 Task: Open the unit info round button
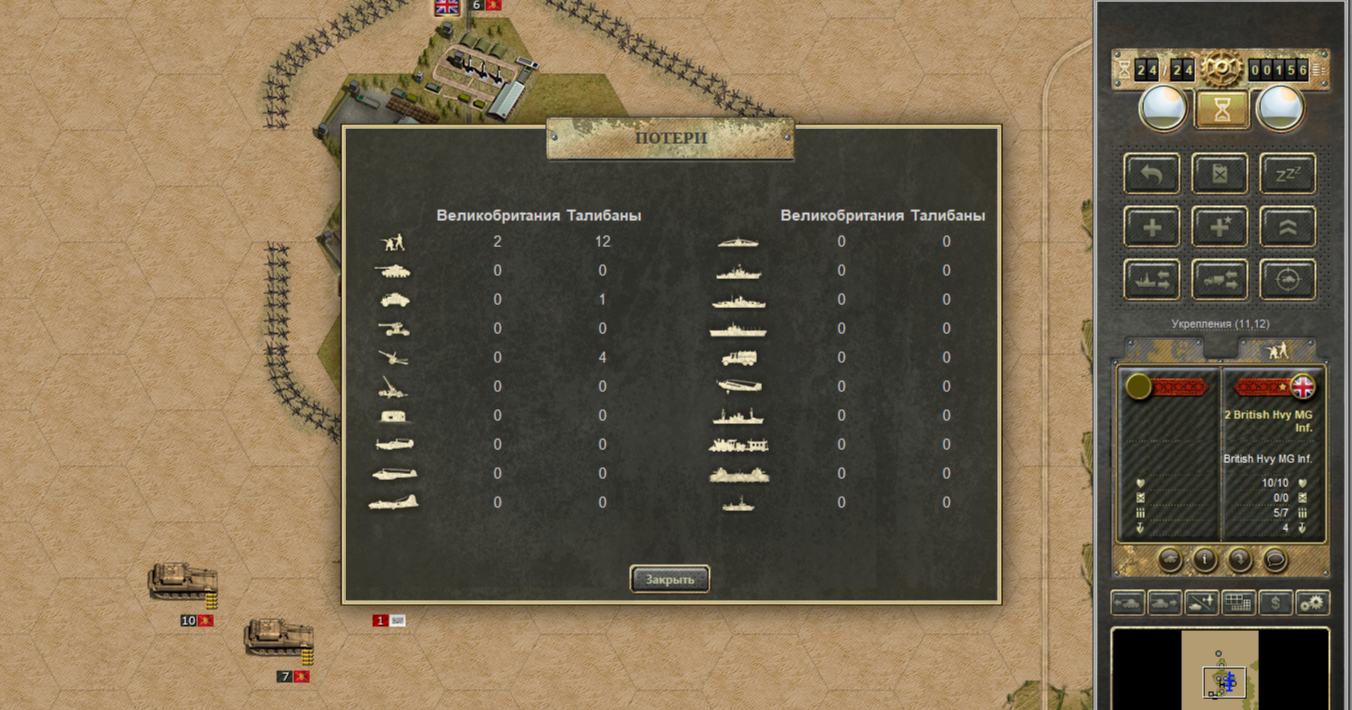point(1204,559)
